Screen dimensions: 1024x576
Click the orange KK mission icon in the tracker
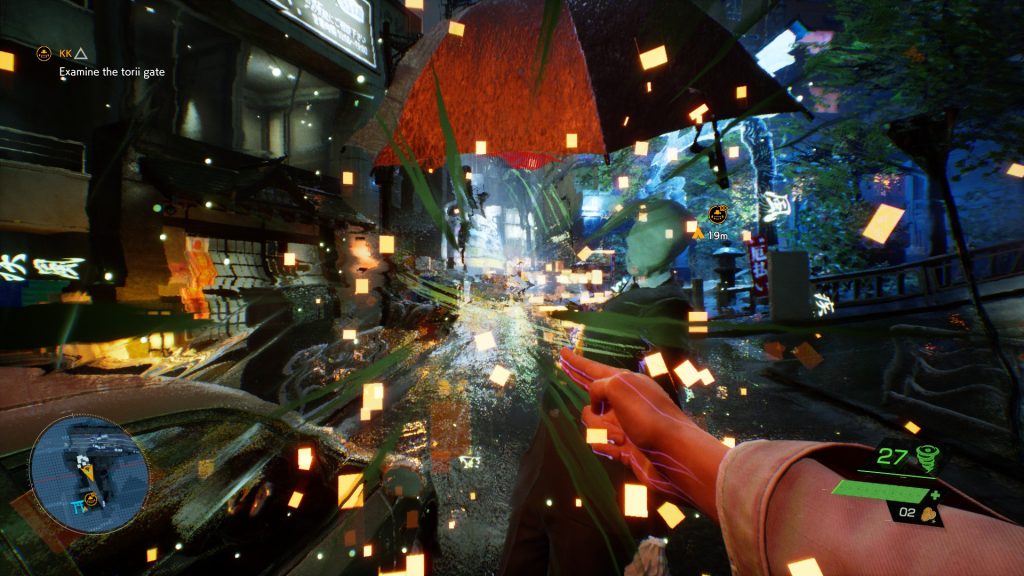pyautogui.click(x=44, y=53)
